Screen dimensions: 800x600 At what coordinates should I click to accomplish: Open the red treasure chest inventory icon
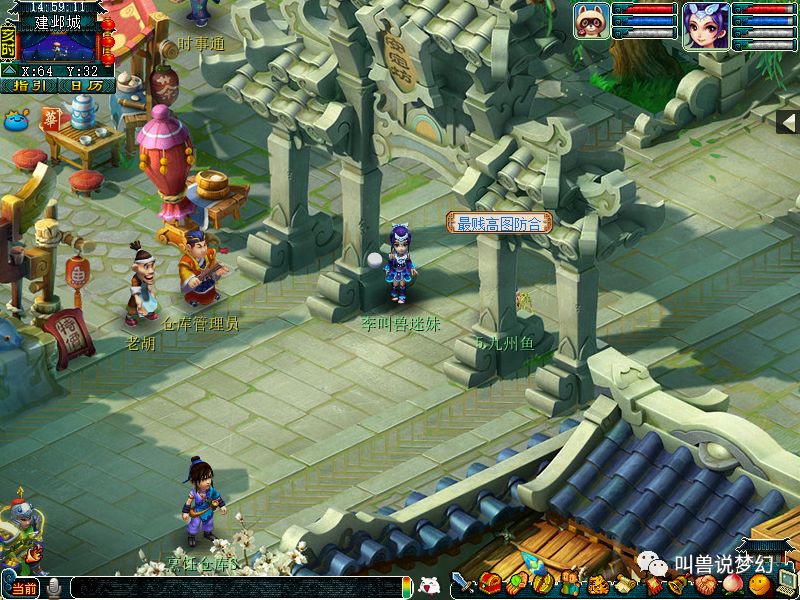[x=490, y=583]
